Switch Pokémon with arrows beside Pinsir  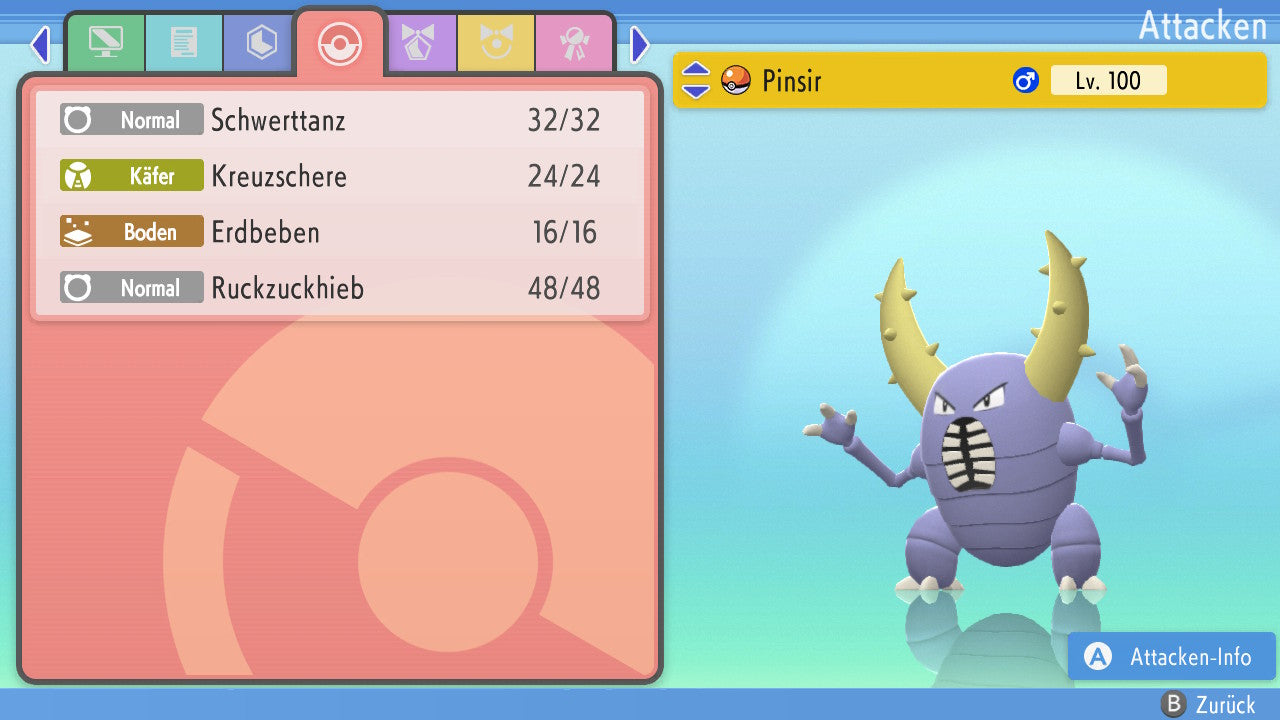(x=695, y=80)
